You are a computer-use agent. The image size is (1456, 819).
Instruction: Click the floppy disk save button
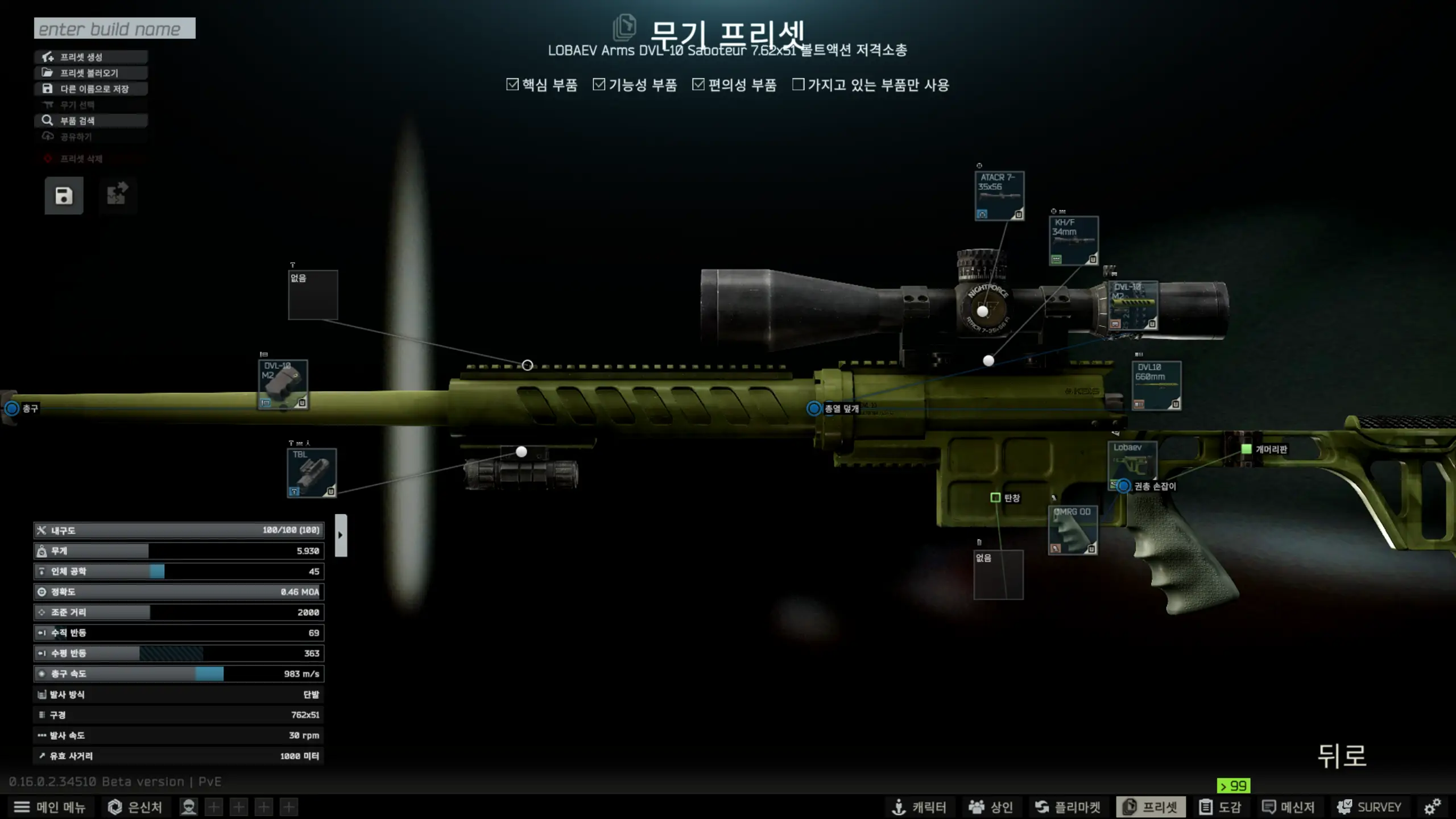tap(64, 196)
